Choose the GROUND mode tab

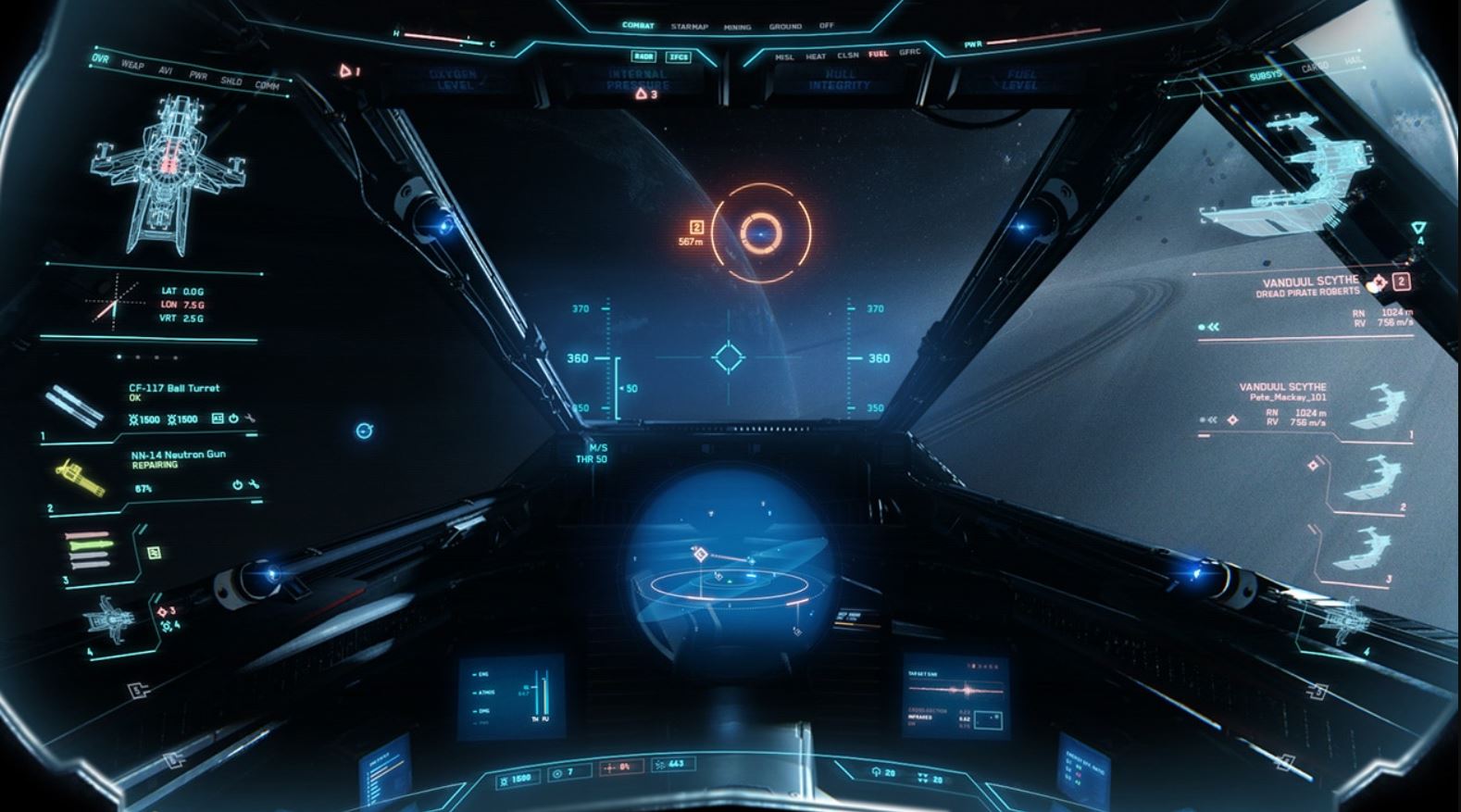click(x=785, y=27)
